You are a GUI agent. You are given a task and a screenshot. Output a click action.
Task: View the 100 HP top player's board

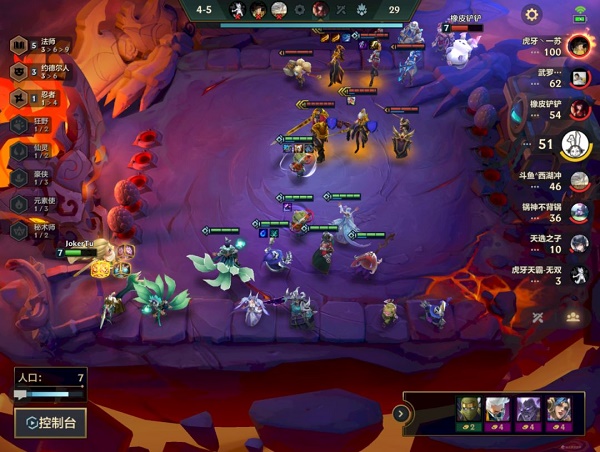pos(577,46)
